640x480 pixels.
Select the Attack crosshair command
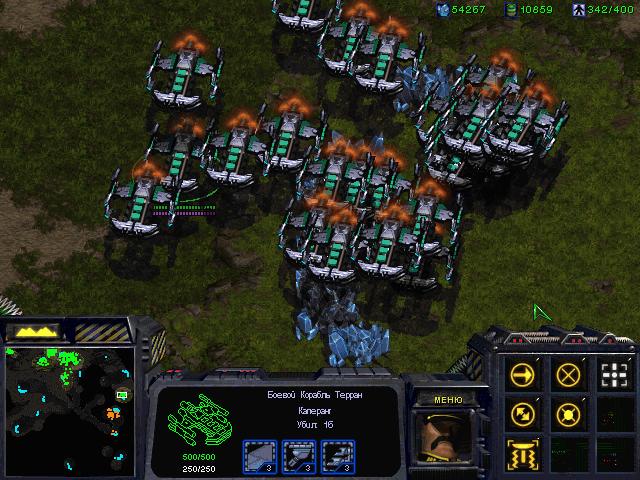[x=614, y=375]
